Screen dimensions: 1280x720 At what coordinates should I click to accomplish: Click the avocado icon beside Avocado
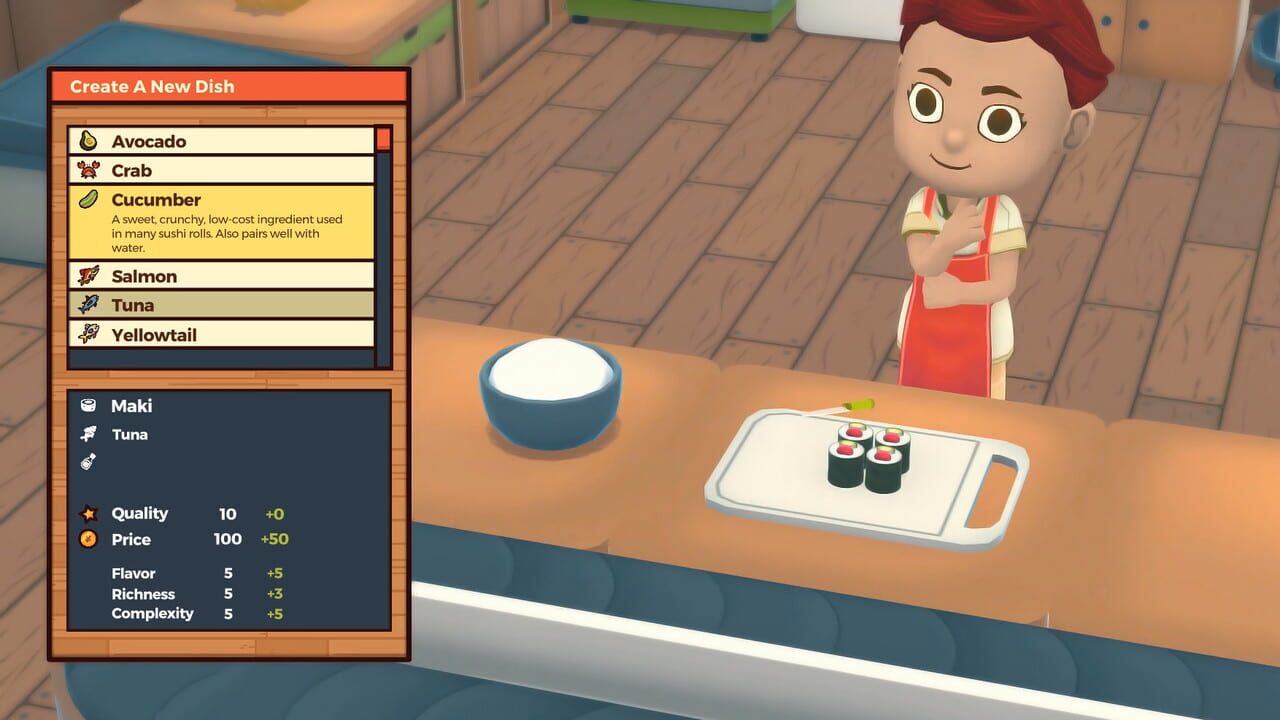(x=88, y=140)
